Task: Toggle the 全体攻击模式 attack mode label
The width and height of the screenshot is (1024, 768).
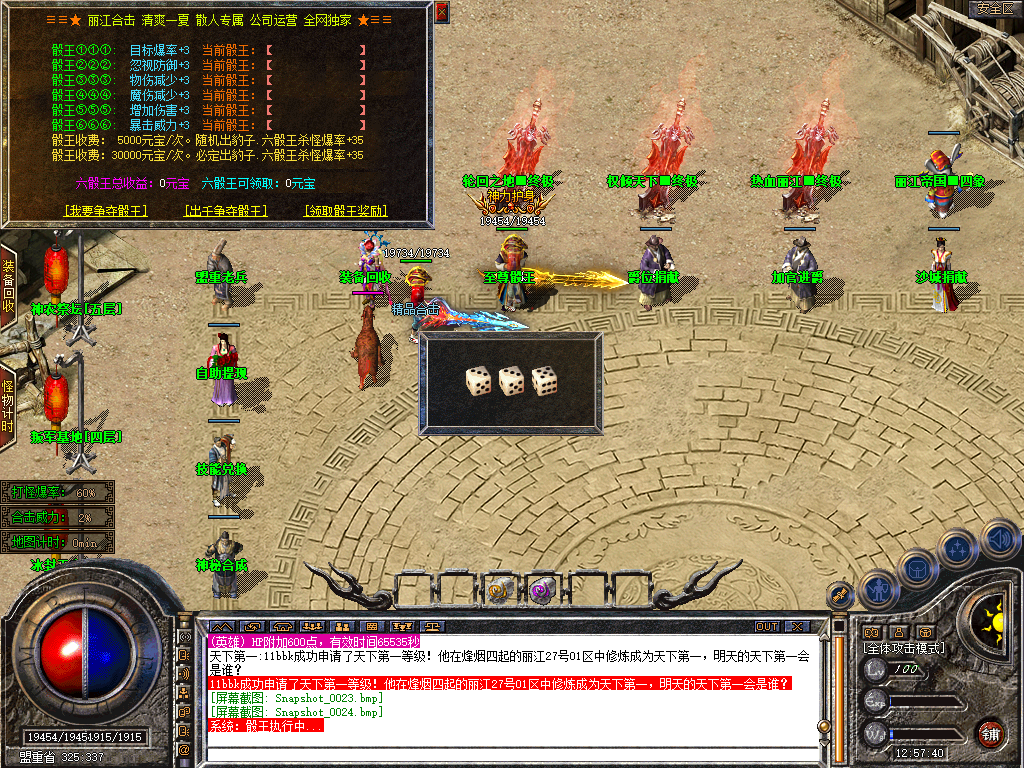Action: 903,649
